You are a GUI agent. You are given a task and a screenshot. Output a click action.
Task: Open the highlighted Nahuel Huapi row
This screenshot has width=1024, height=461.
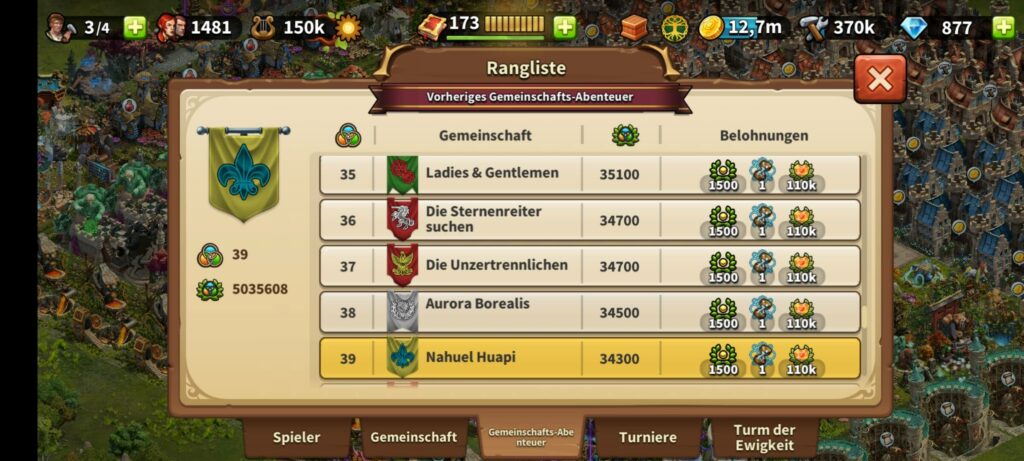click(x=590, y=358)
